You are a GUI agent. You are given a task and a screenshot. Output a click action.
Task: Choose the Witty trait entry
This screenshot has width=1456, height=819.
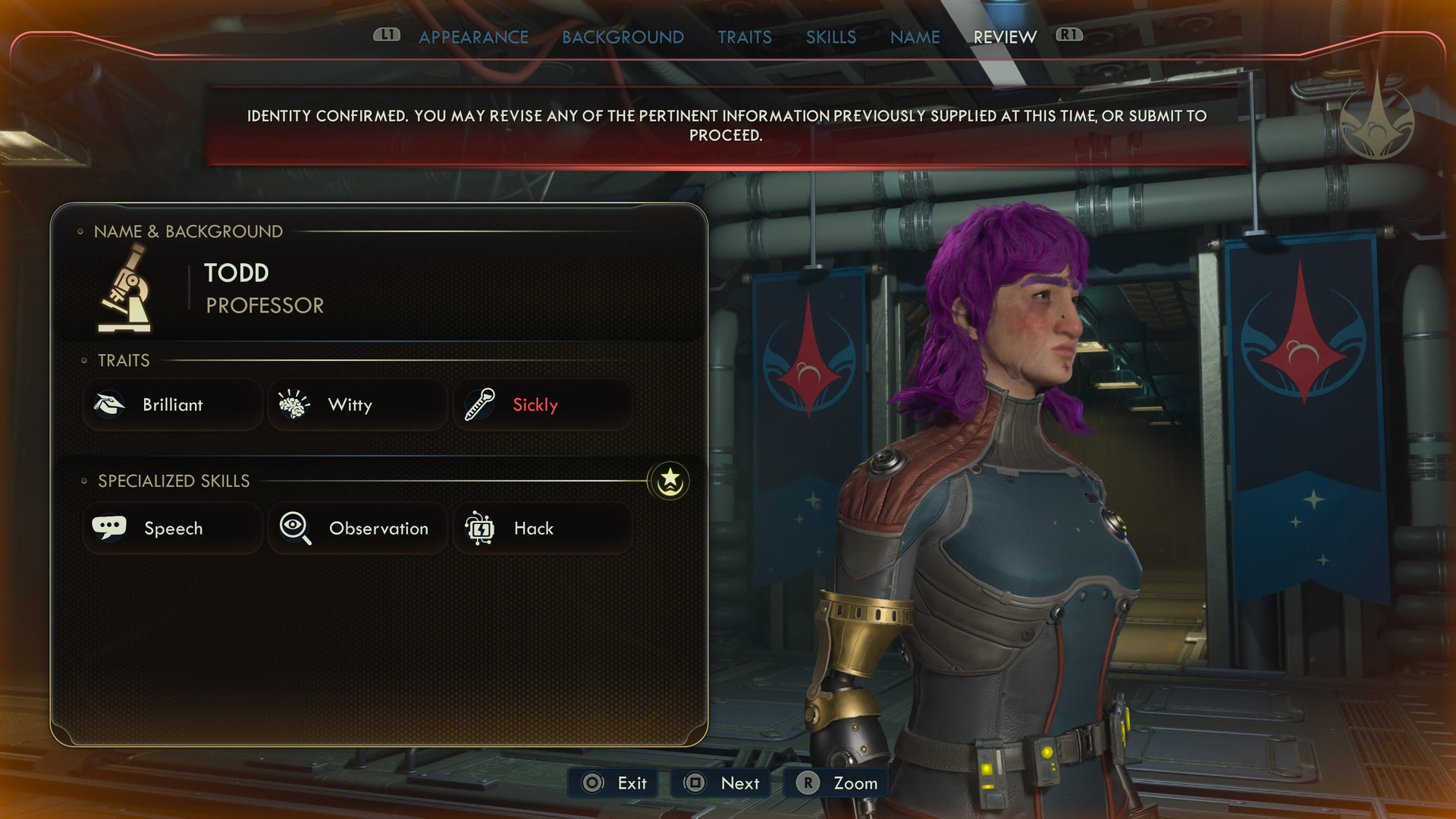(x=357, y=405)
